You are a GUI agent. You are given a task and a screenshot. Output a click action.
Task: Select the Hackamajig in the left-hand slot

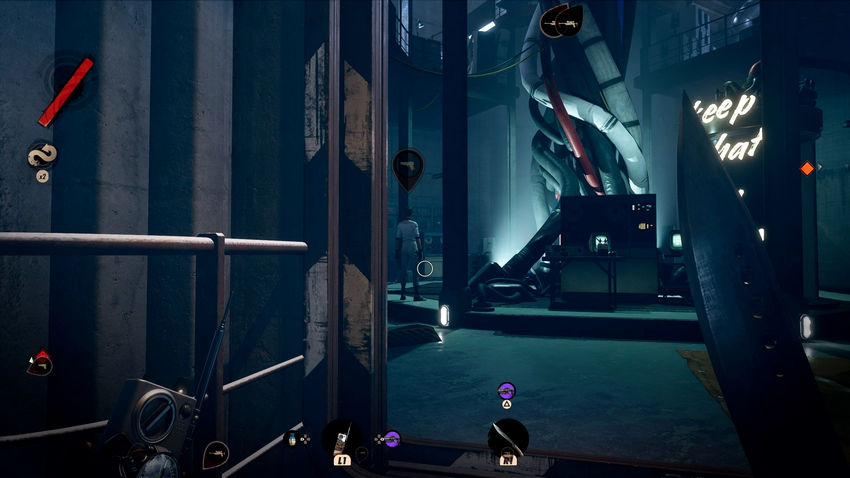(341, 439)
